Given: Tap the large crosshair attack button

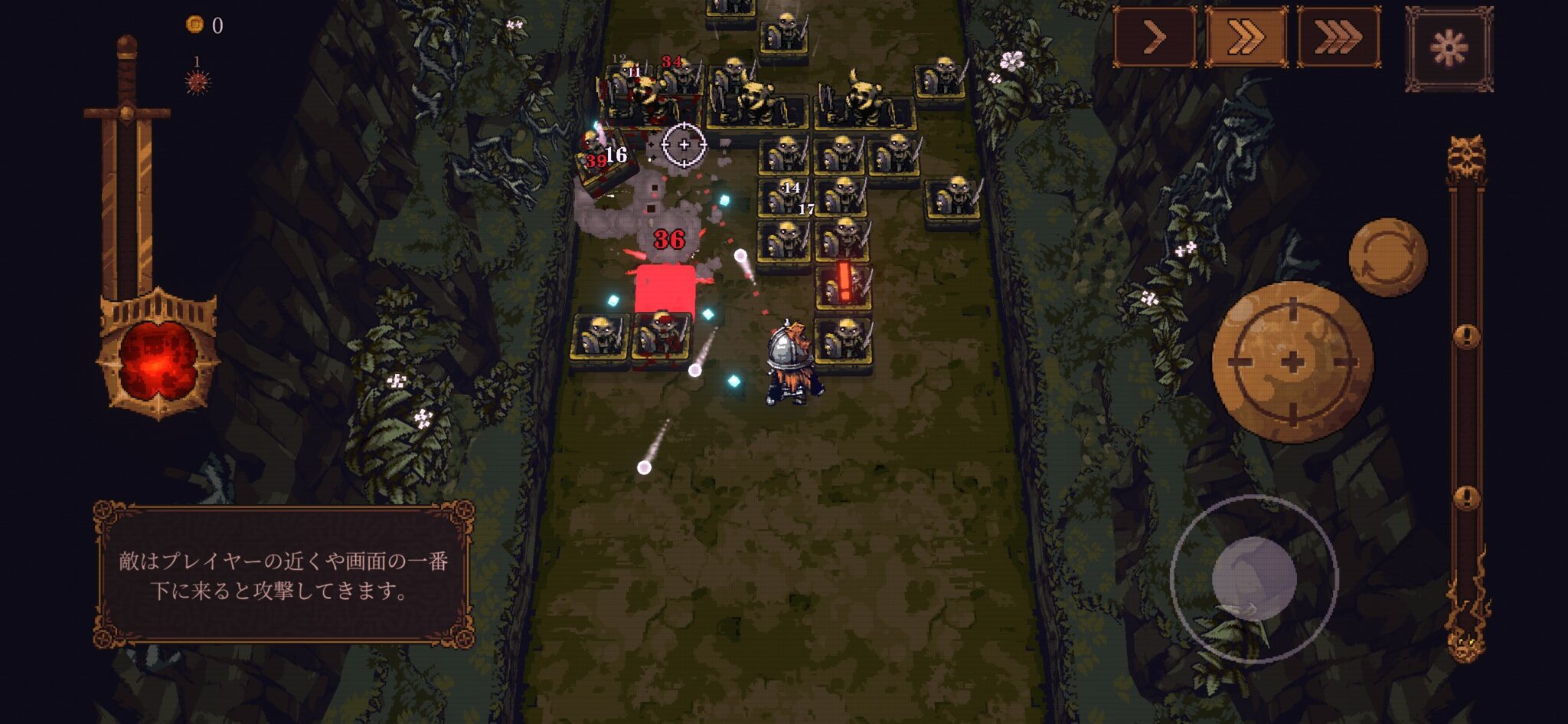Looking at the screenshot, I should tap(1292, 362).
